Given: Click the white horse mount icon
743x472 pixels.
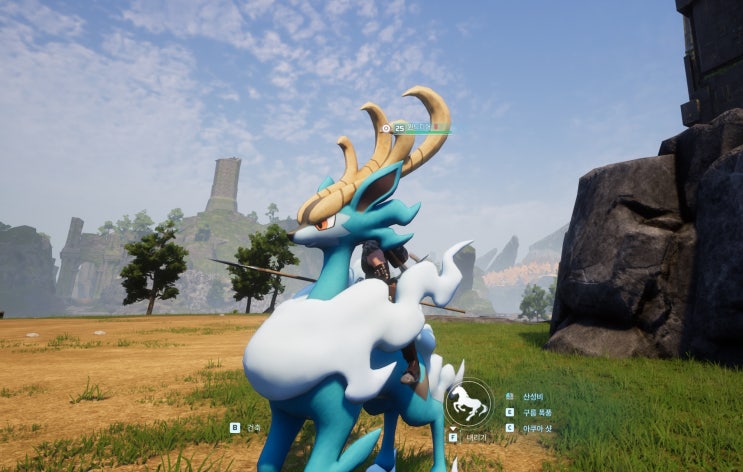Looking at the screenshot, I should point(467,403).
